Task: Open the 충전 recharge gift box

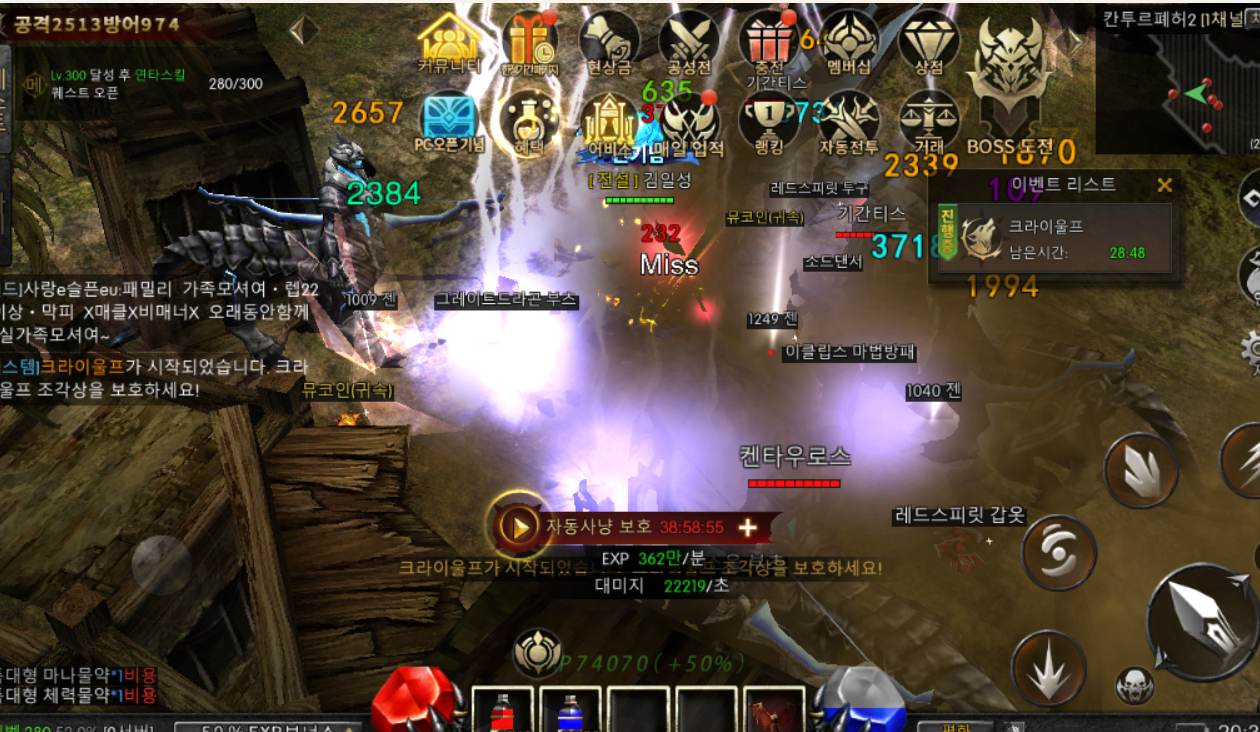Action: point(769,42)
